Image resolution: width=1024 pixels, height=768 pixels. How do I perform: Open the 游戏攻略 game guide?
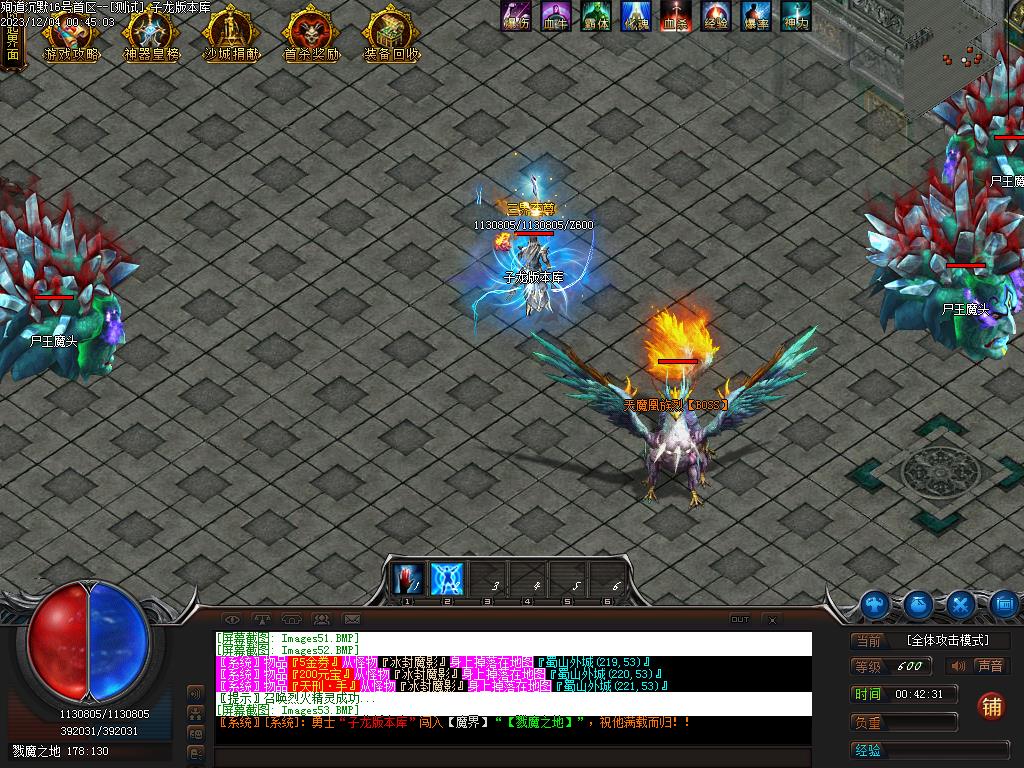pyautogui.click(x=70, y=36)
